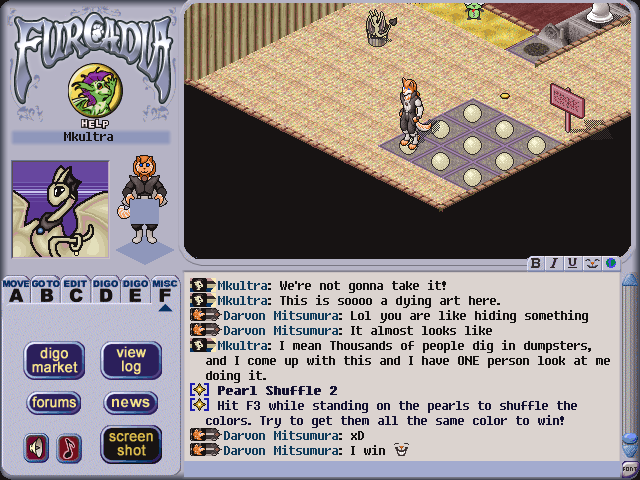This screenshot has height=480, width=640.
Task: Toggle the music note icon
Action: pos(69,447)
